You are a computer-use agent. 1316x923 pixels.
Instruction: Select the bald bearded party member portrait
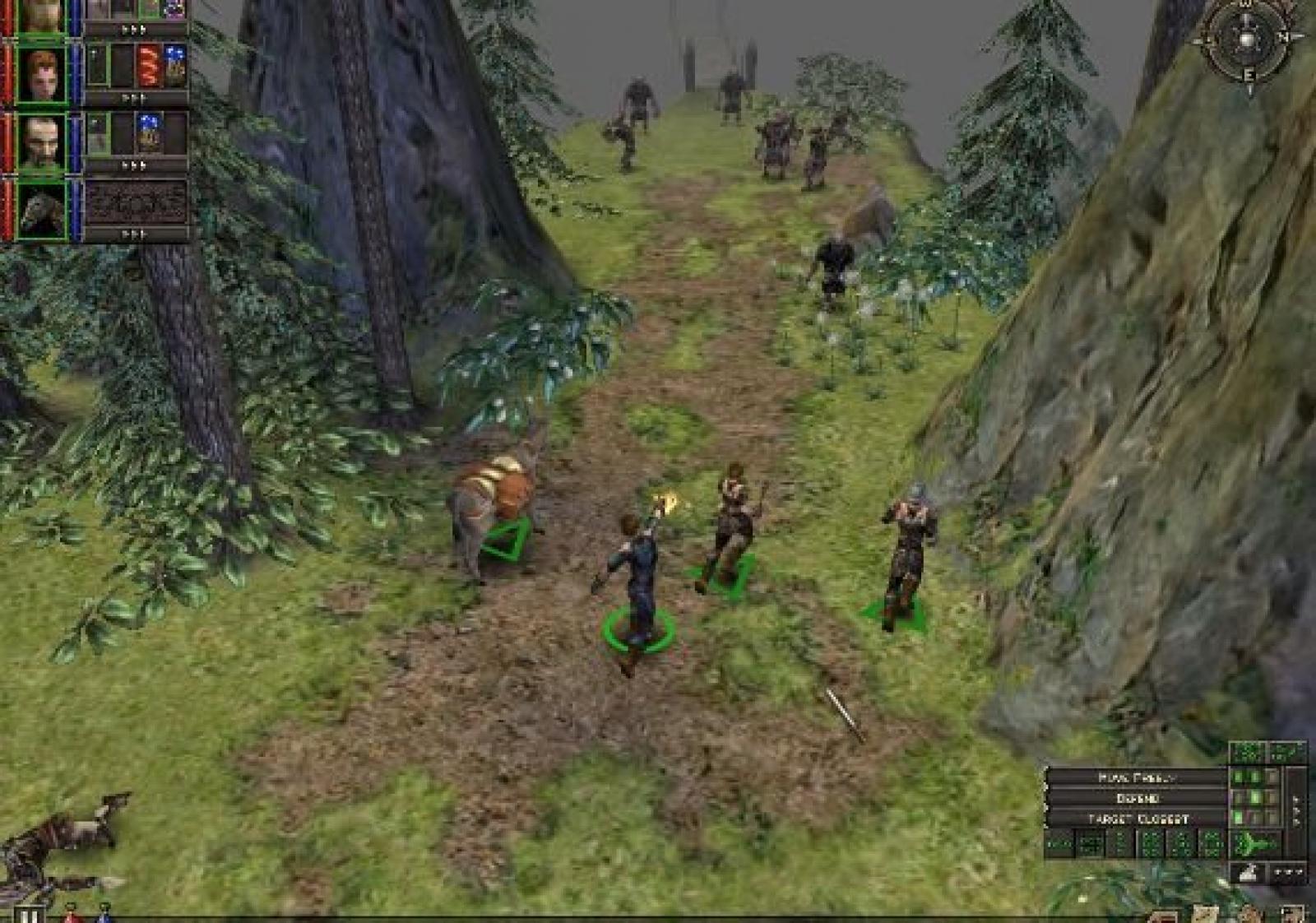41,143
